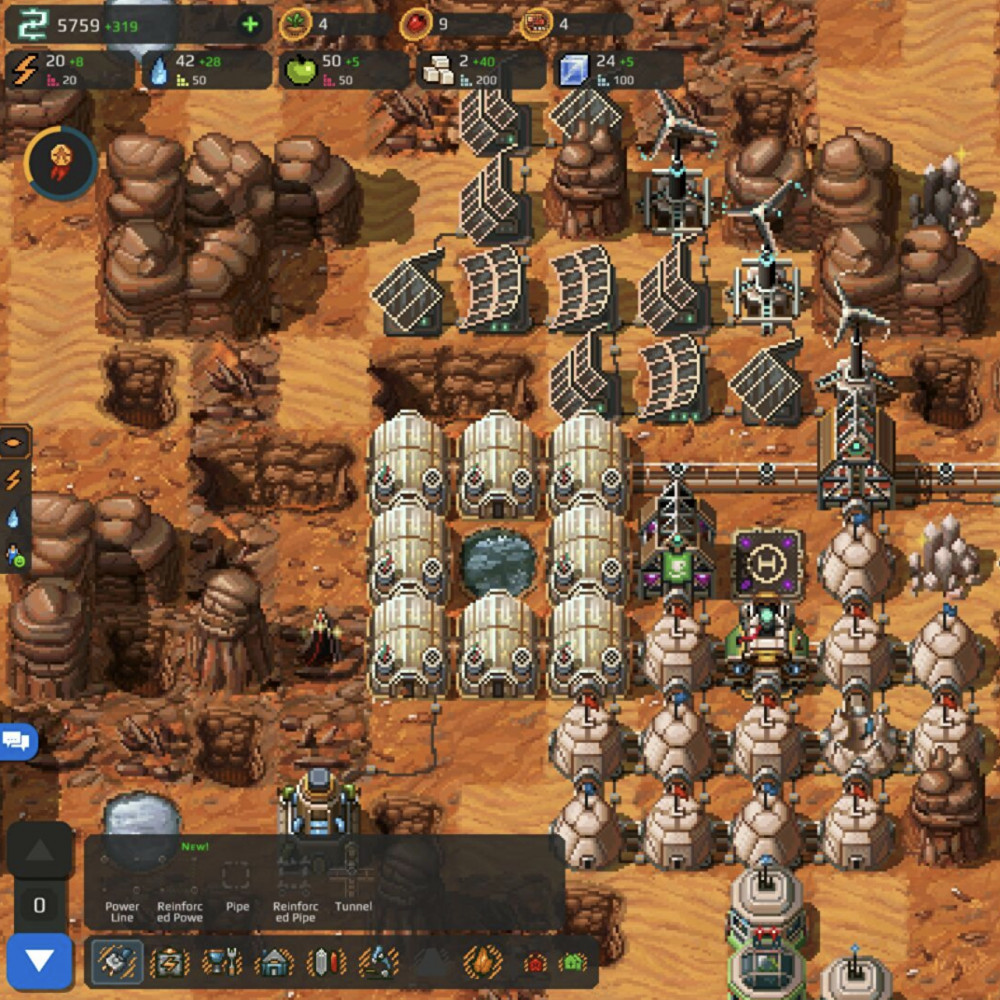Click the grey up arrow button
This screenshot has width=1000, height=1000.
(x=40, y=852)
